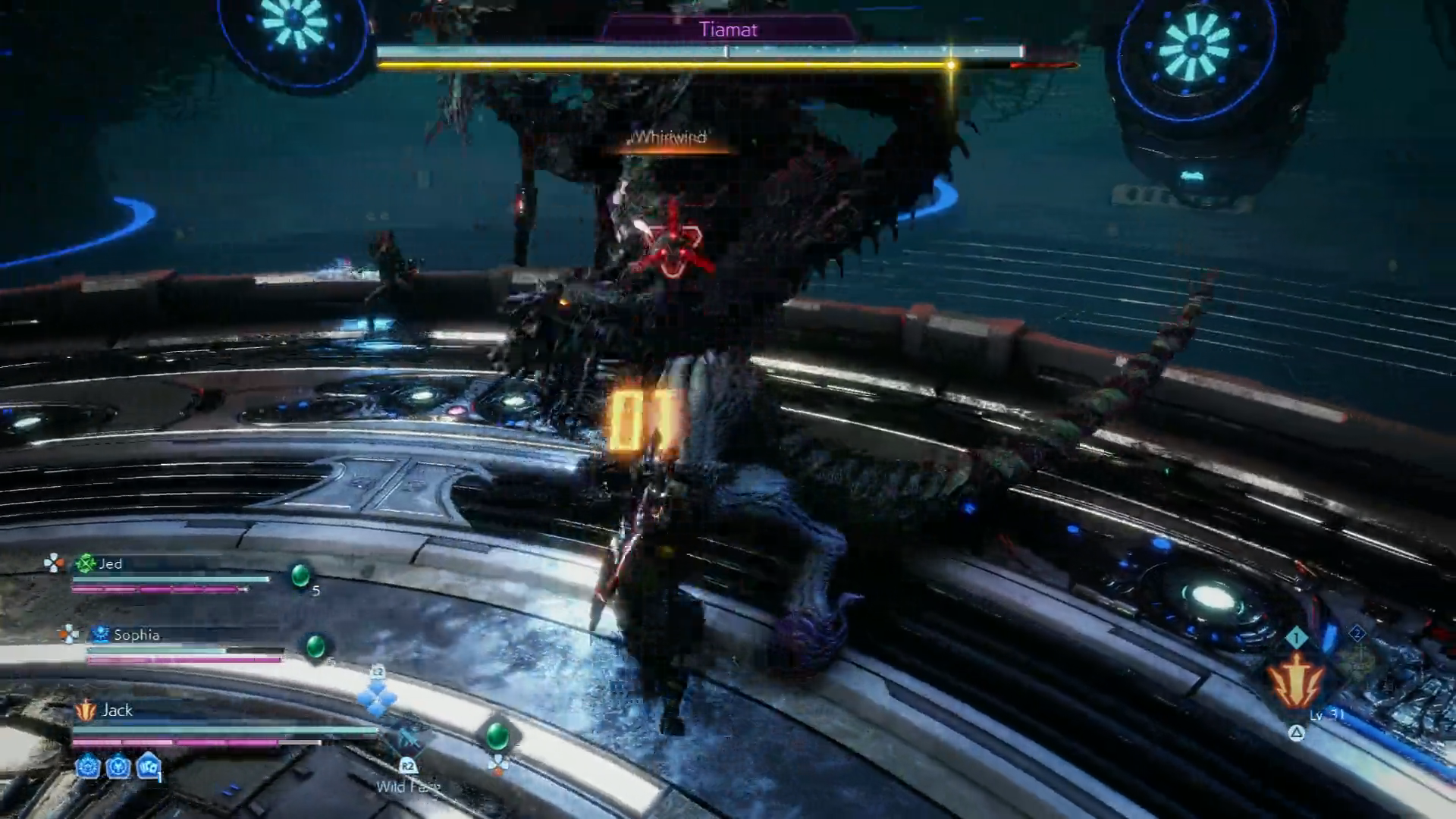Screen dimensions: 1456x819
Task: Activate the Wild Fang ability icon
Action: [x=408, y=739]
